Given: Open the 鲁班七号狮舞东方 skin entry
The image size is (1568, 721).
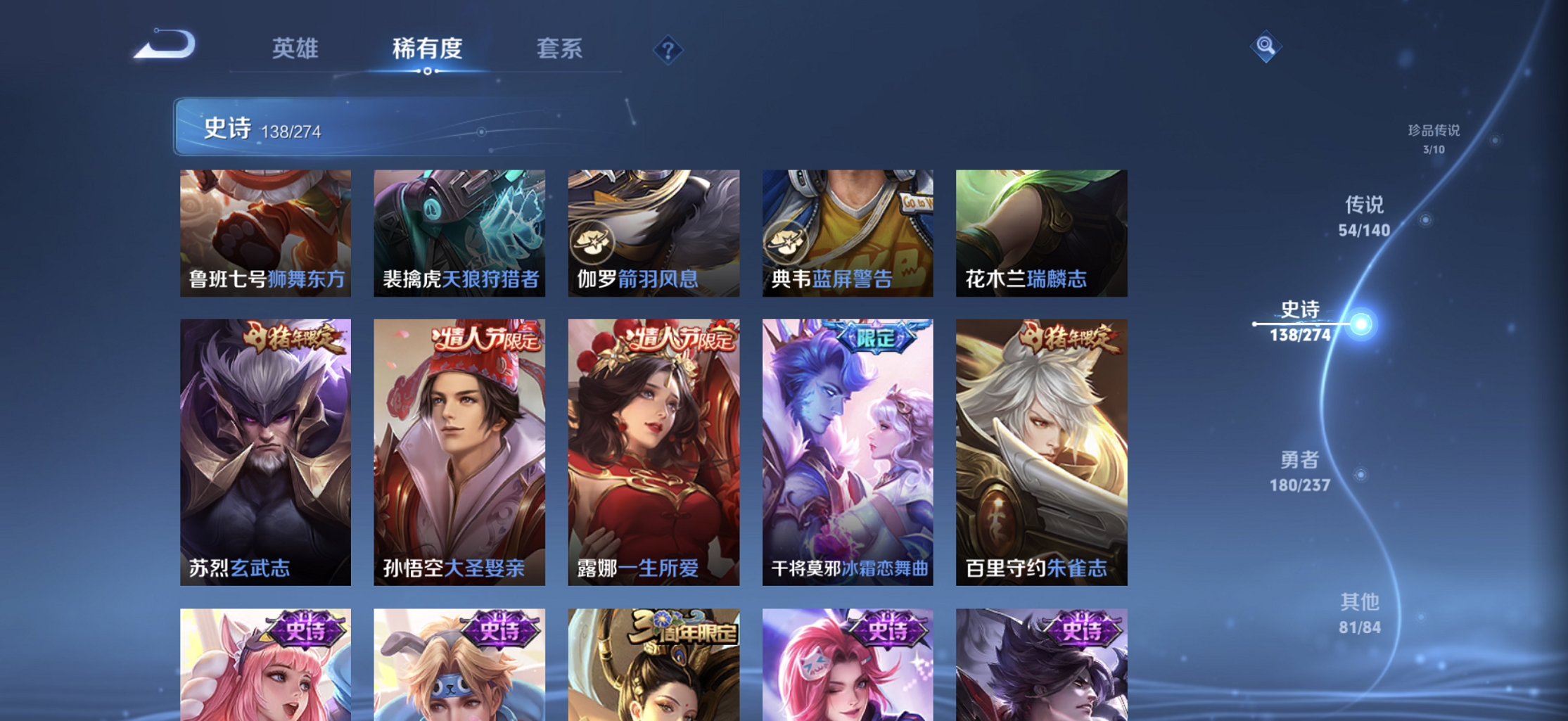Looking at the screenshot, I should [265, 234].
